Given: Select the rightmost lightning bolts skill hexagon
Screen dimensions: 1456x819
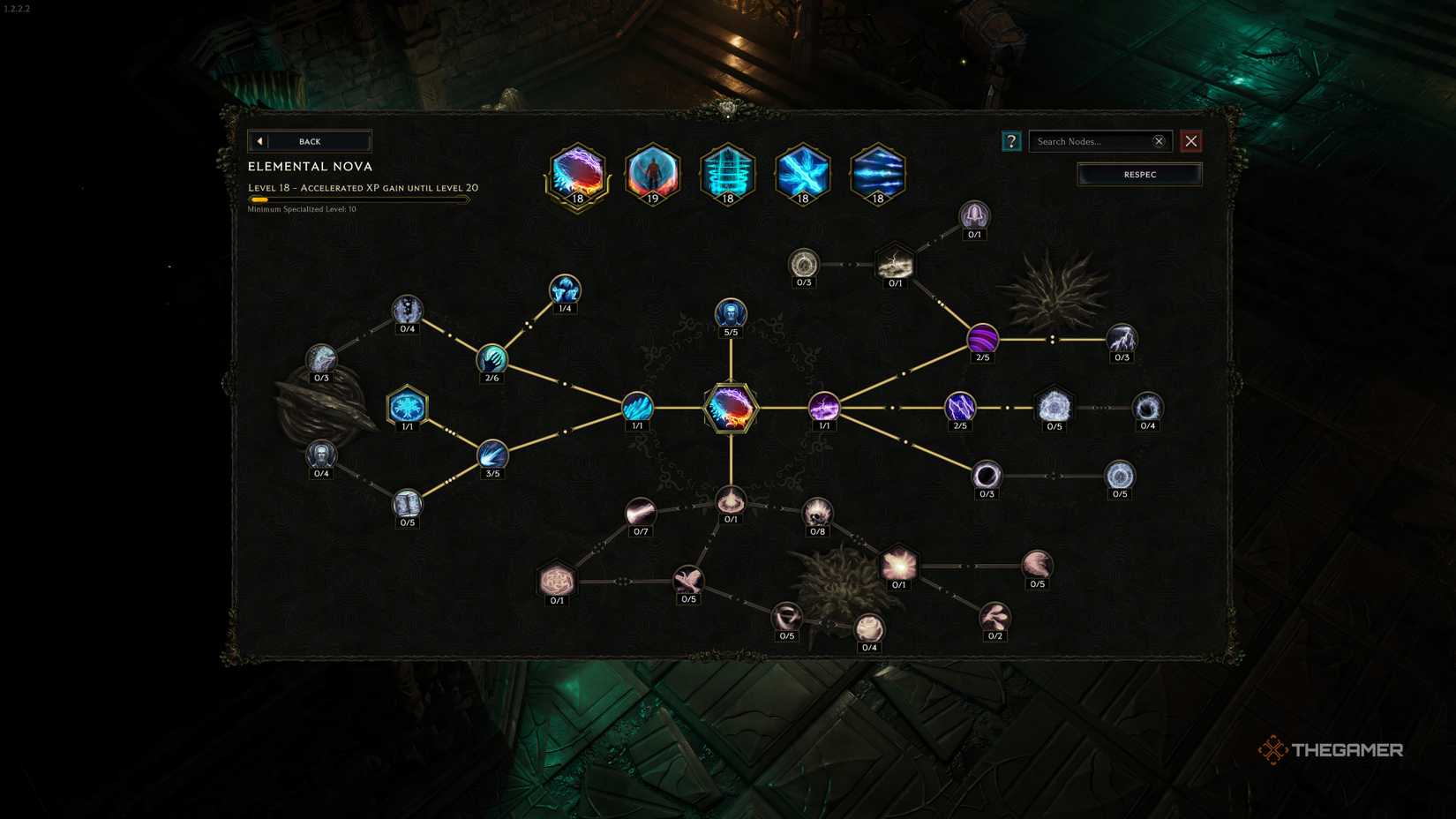Looking at the screenshot, I should pos(877,174).
